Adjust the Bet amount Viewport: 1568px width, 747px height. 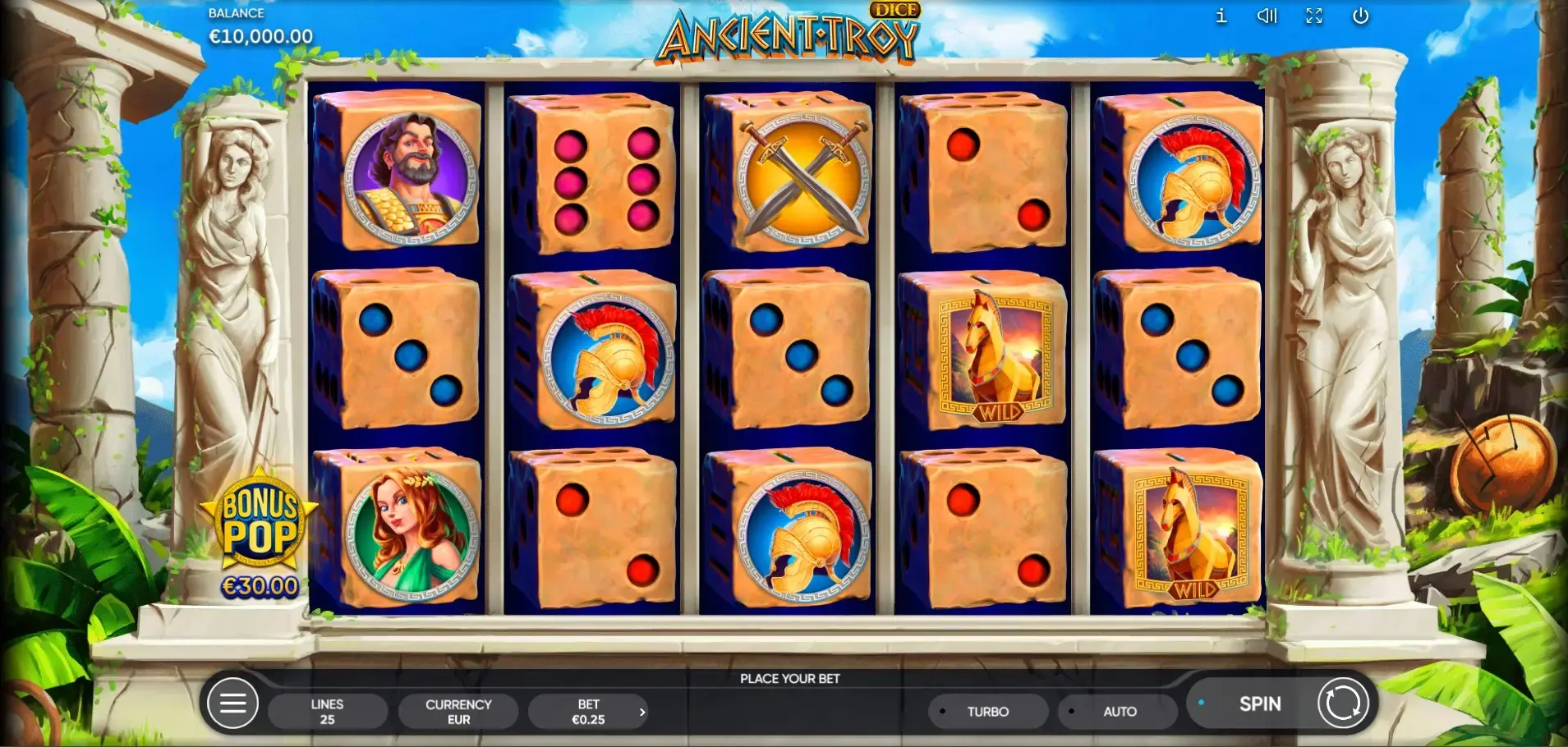(x=587, y=712)
